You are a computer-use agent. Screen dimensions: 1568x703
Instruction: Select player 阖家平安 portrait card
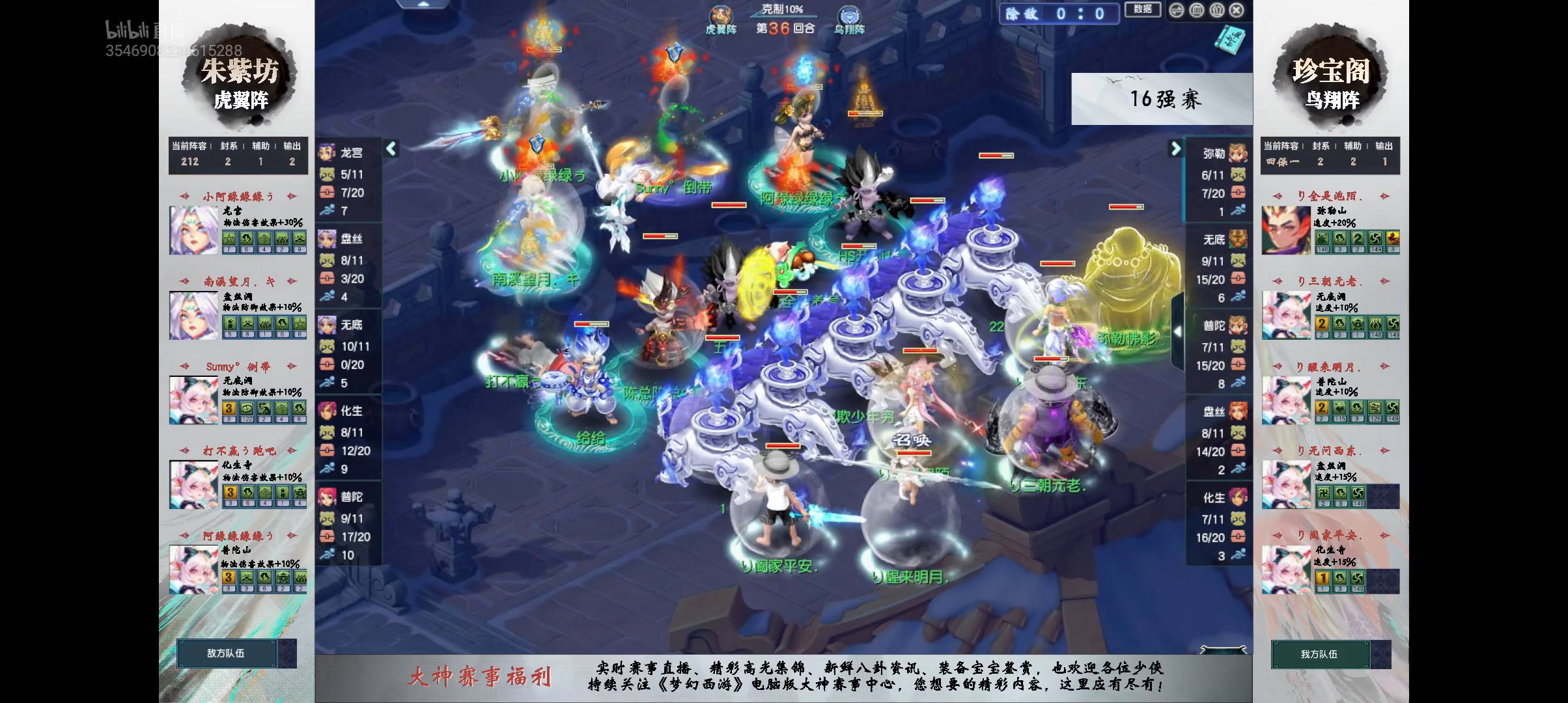pyautogui.click(x=1286, y=569)
